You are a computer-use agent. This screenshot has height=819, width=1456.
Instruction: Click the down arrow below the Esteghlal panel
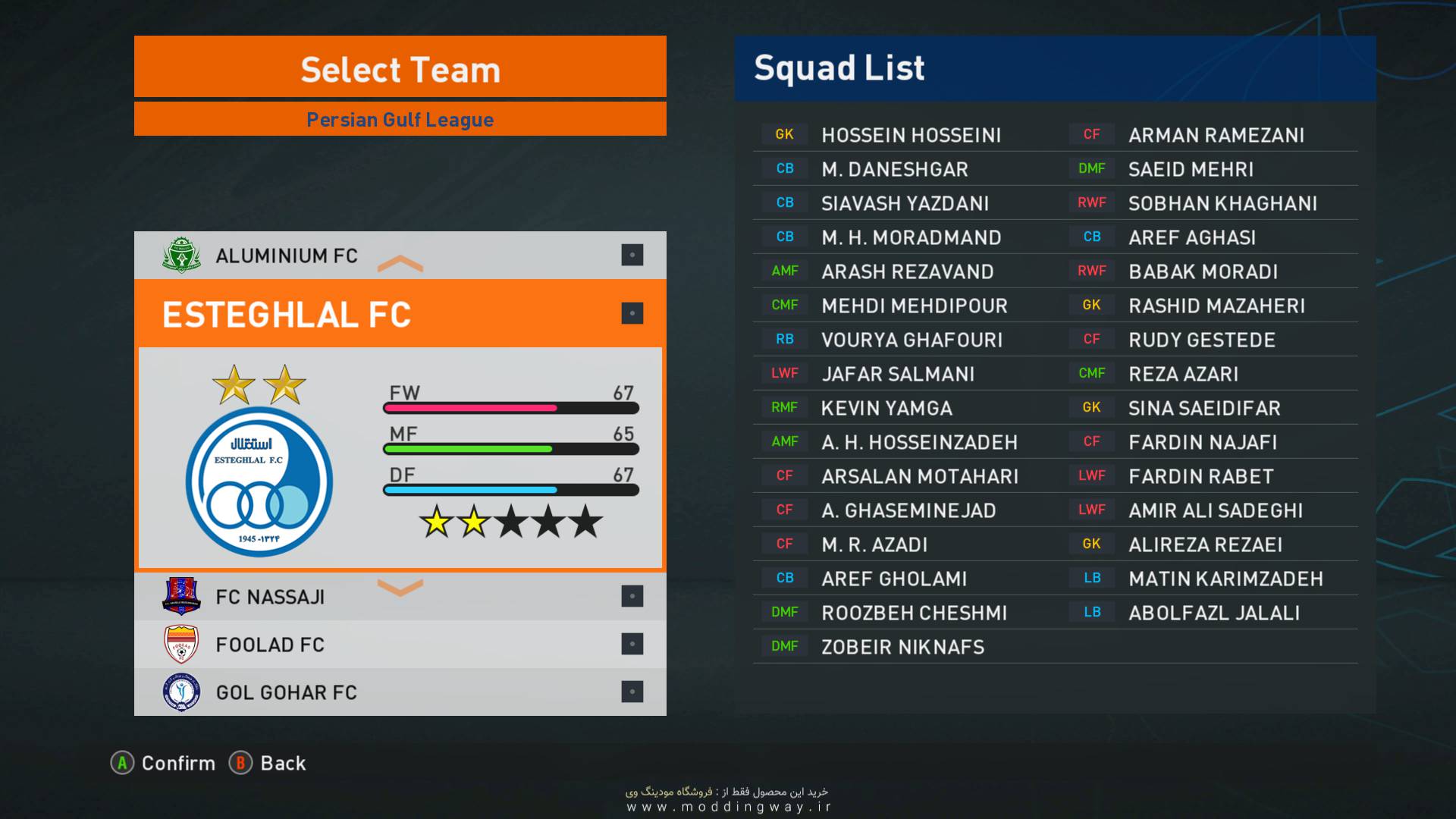point(400,587)
